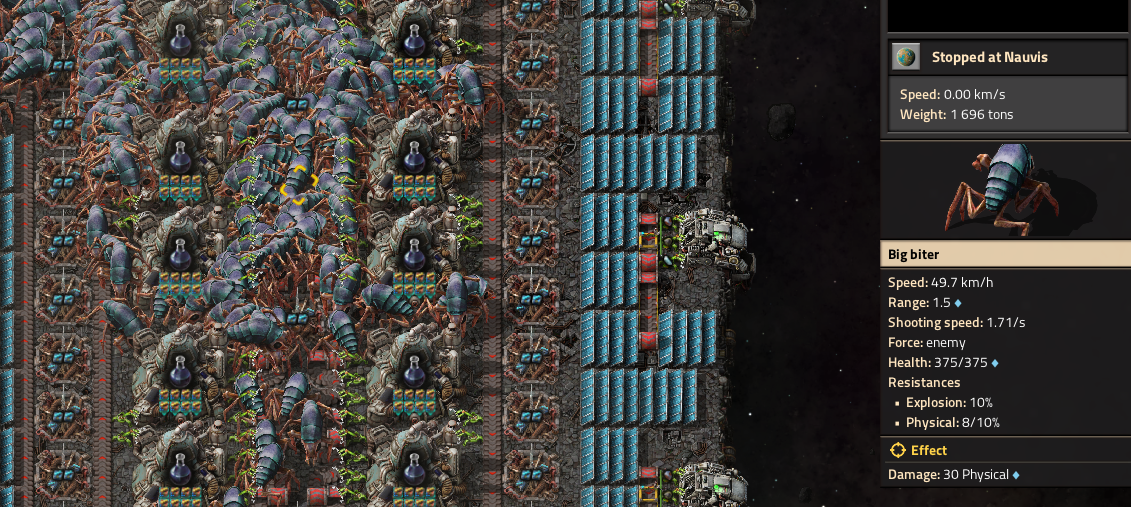Click the black minimap panel
The image size is (1131, 507).
click(1005, 15)
